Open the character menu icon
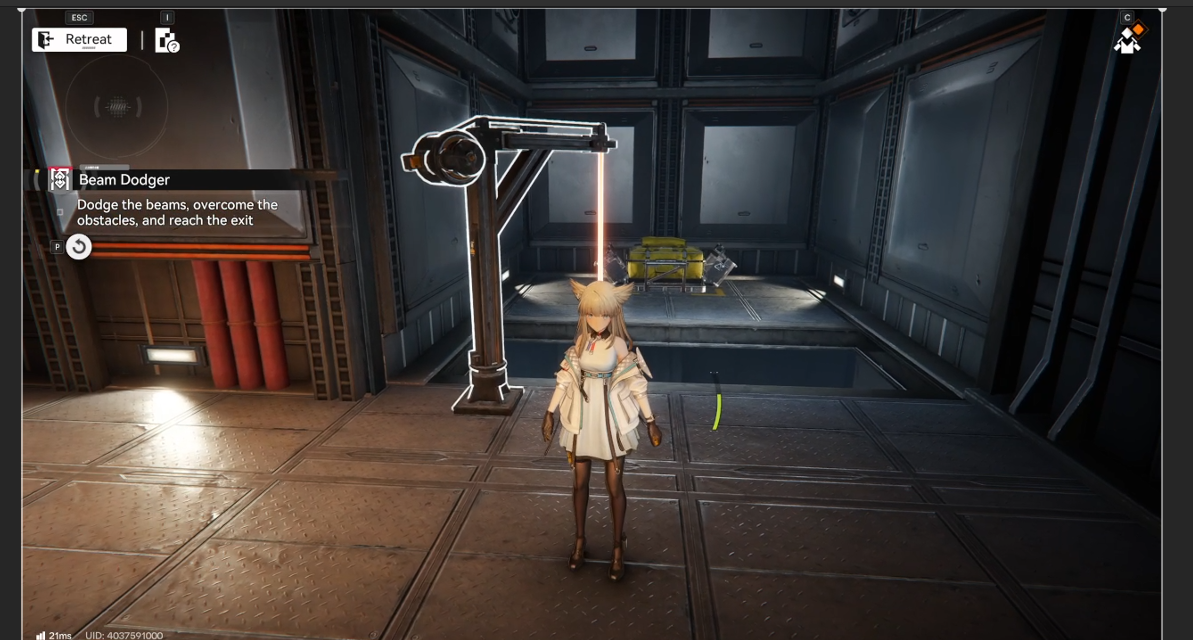Image resolution: width=1193 pixels, height=640 pixels. pyautogui.click(x=1129, y=38)
